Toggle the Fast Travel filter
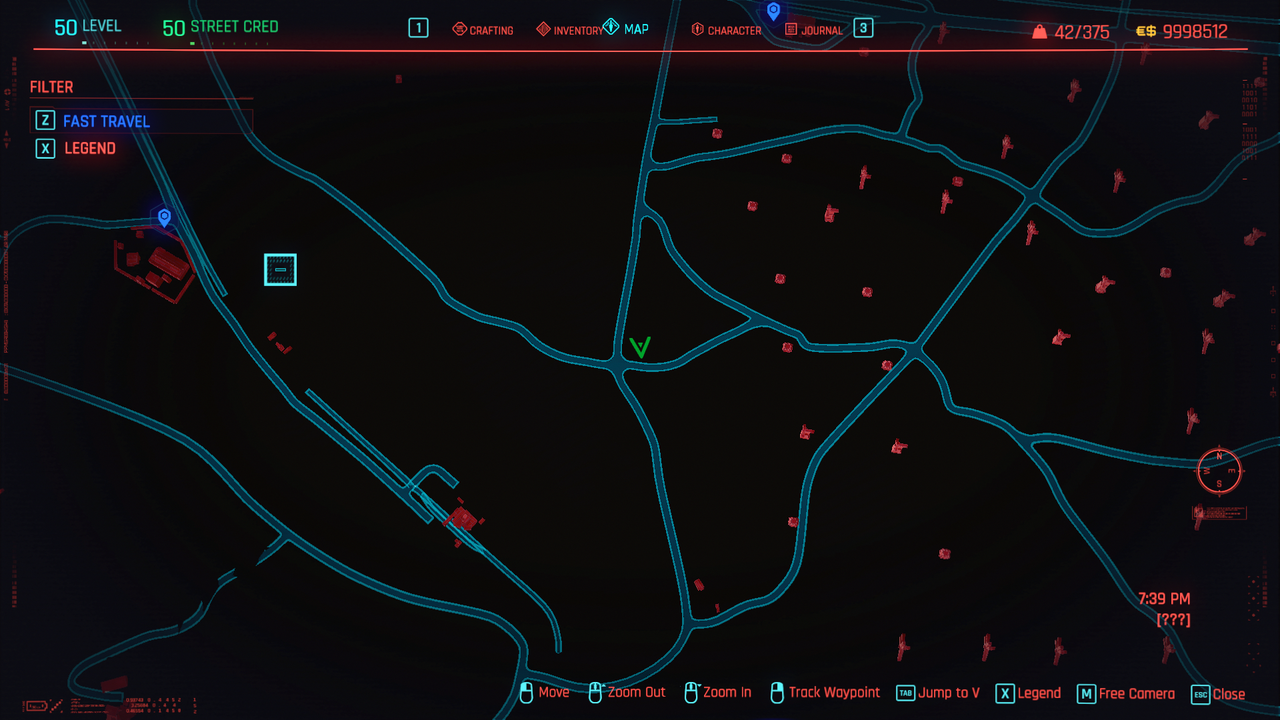The height and width of the screenshot is (720, 1280). (106, 121)
